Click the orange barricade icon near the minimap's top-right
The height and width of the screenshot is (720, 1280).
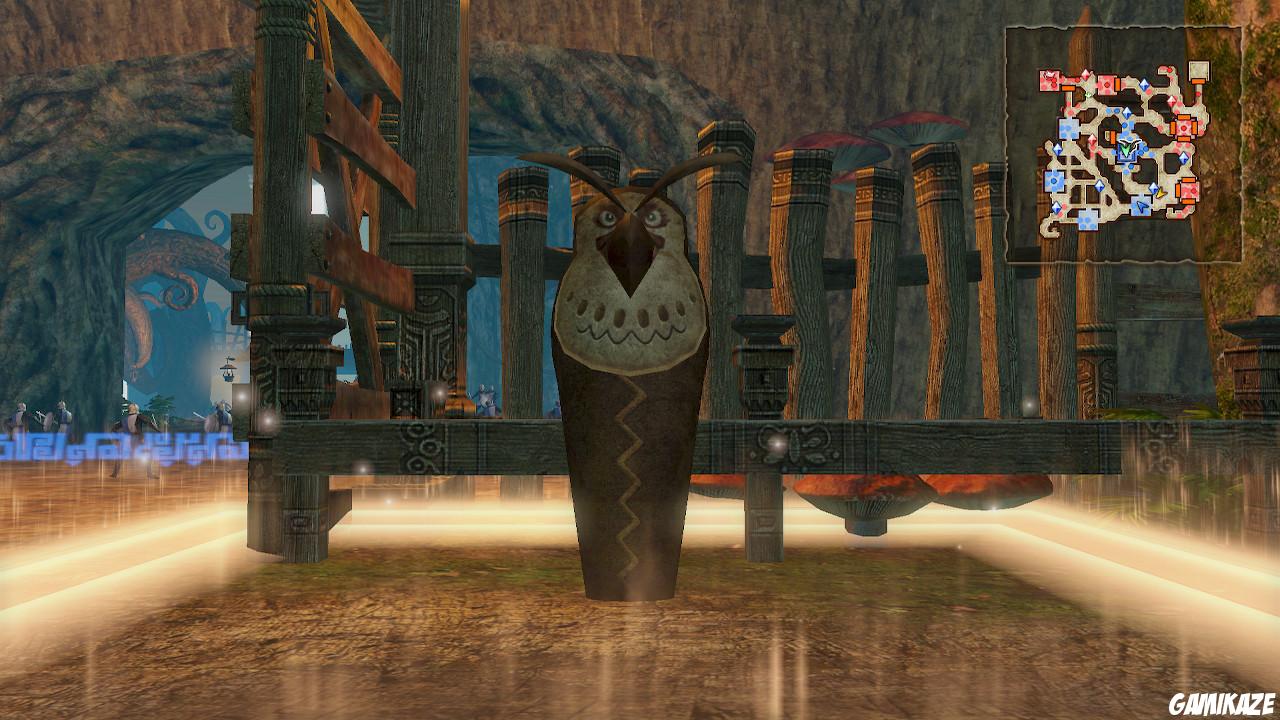(x=1198, y=82)
